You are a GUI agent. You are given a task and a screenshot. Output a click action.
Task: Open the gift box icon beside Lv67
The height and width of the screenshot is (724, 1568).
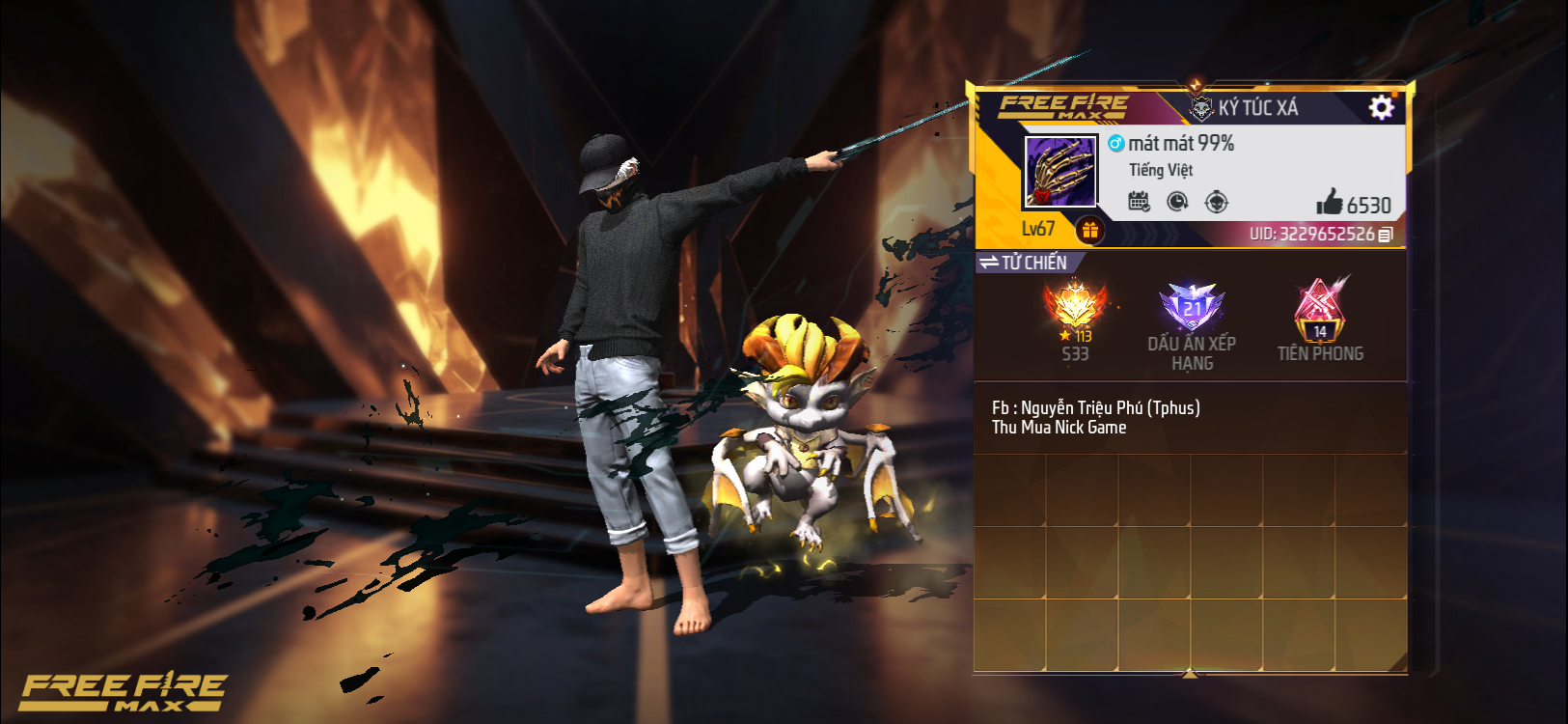1091,228
